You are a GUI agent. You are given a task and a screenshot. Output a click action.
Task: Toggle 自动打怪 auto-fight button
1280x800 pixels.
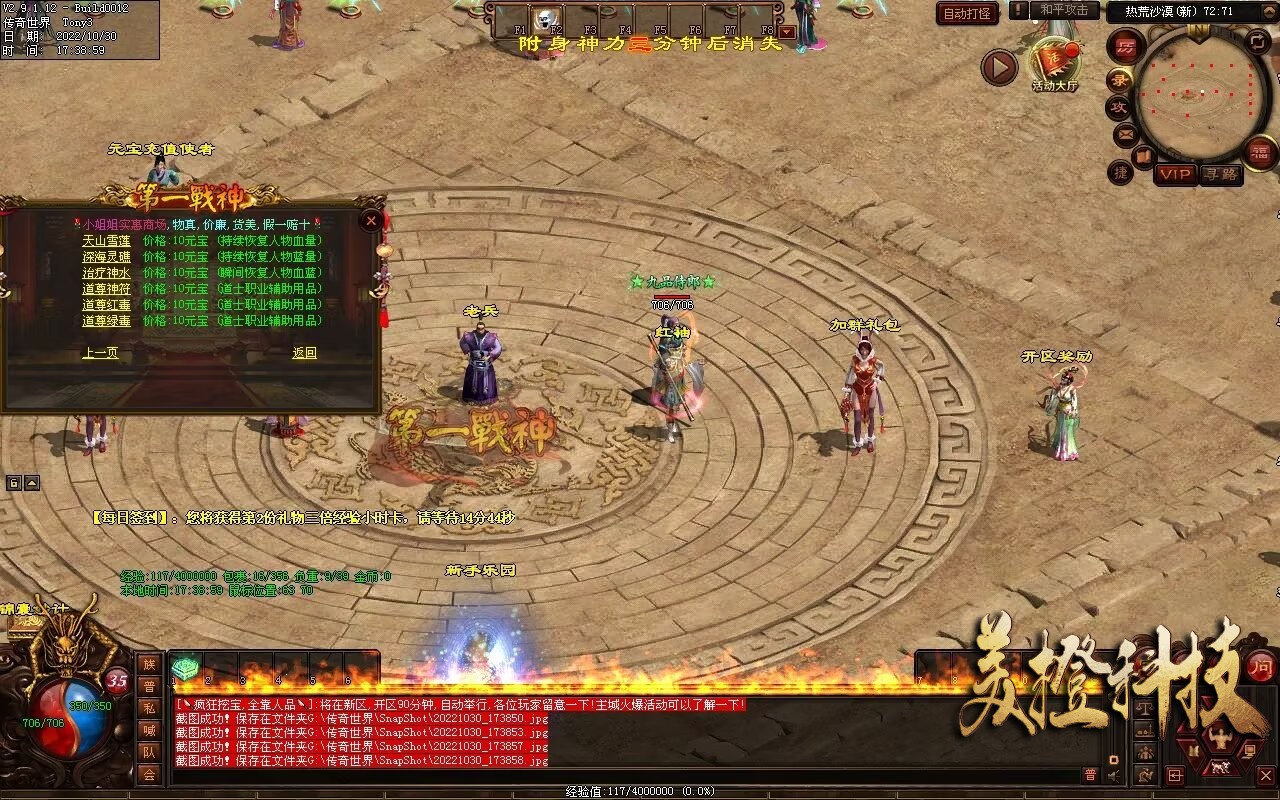coord(967,13)
